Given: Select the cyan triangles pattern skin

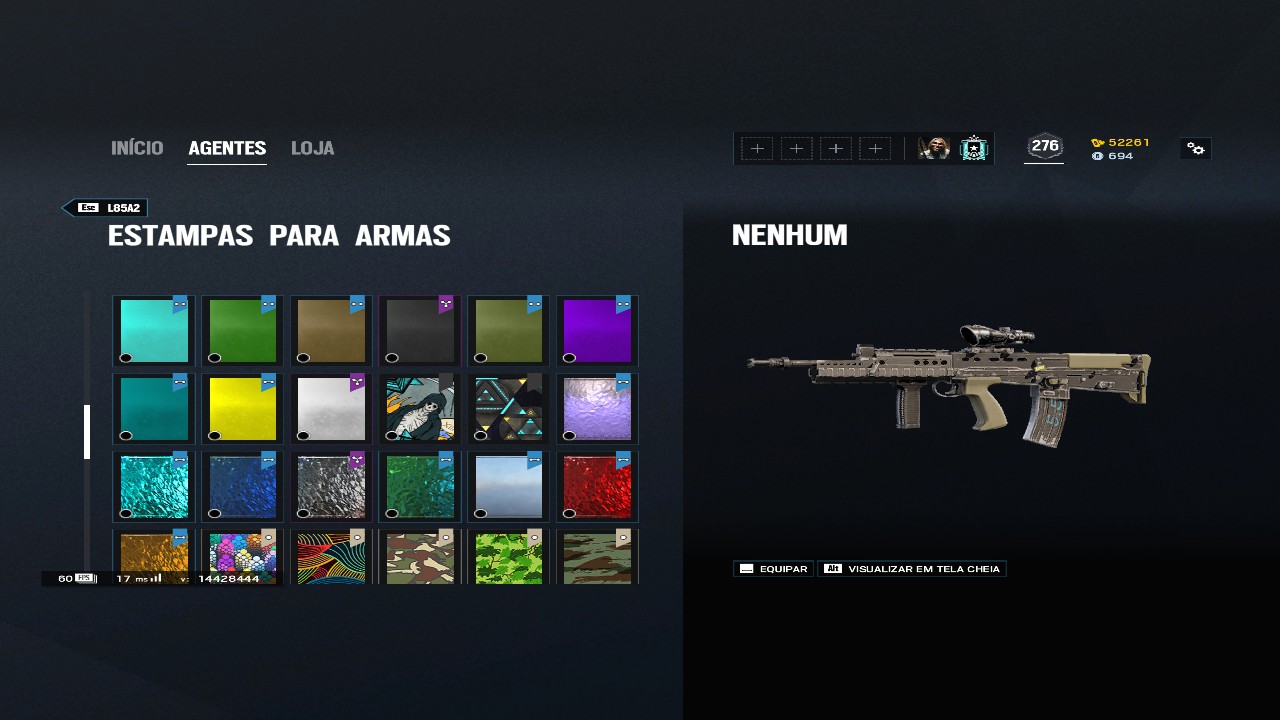Looking at the screenshot, I should point(509,409).
